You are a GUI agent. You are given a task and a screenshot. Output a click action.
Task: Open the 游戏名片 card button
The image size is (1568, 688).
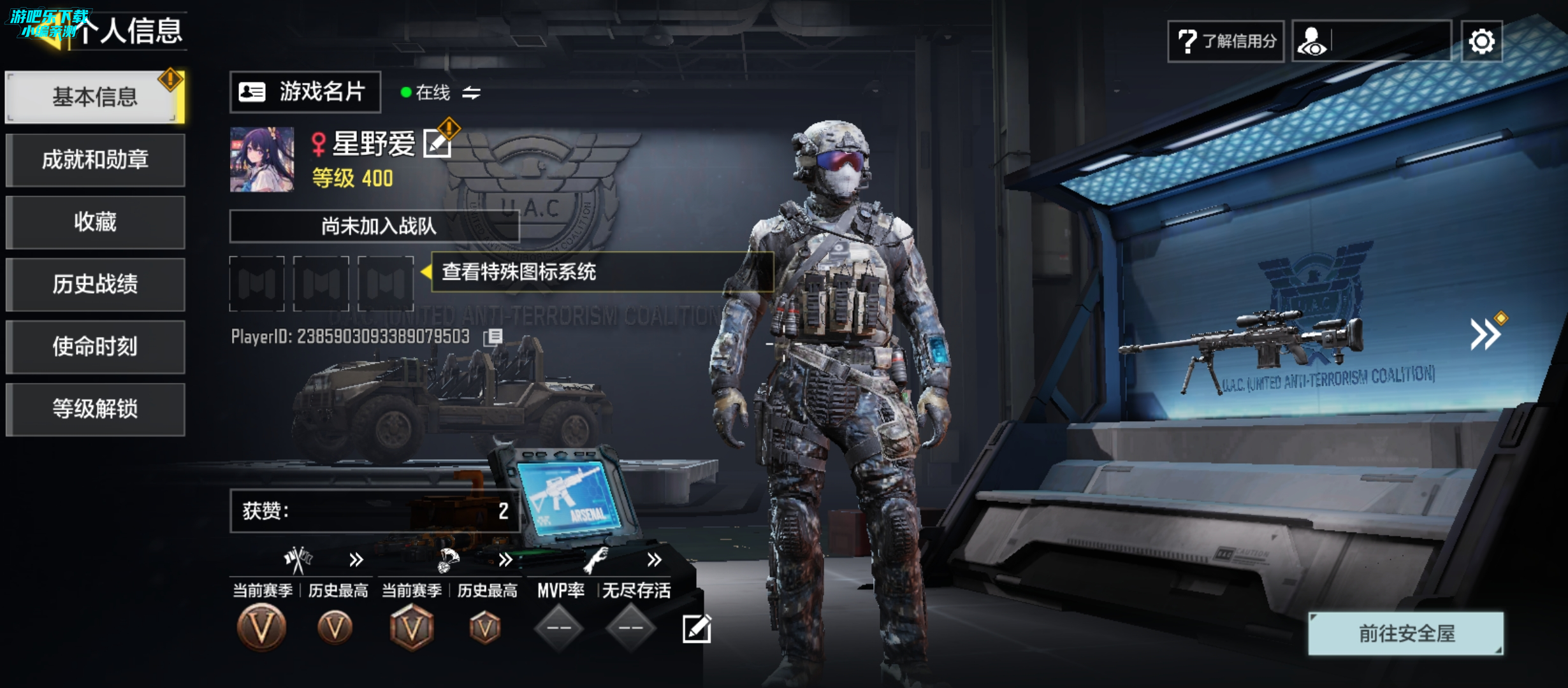pos(305,92)
